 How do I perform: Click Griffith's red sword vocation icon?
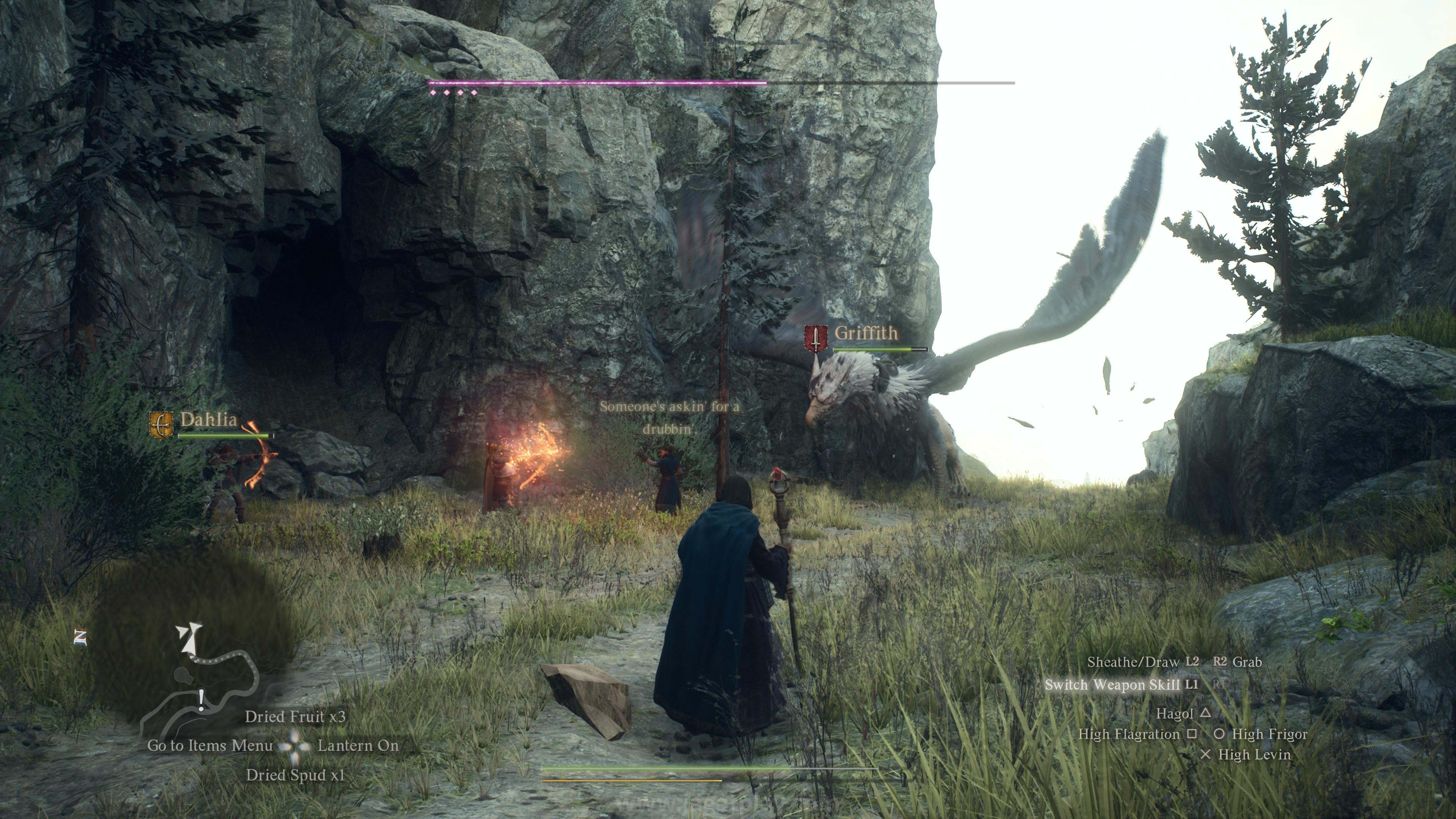point(816,339)
